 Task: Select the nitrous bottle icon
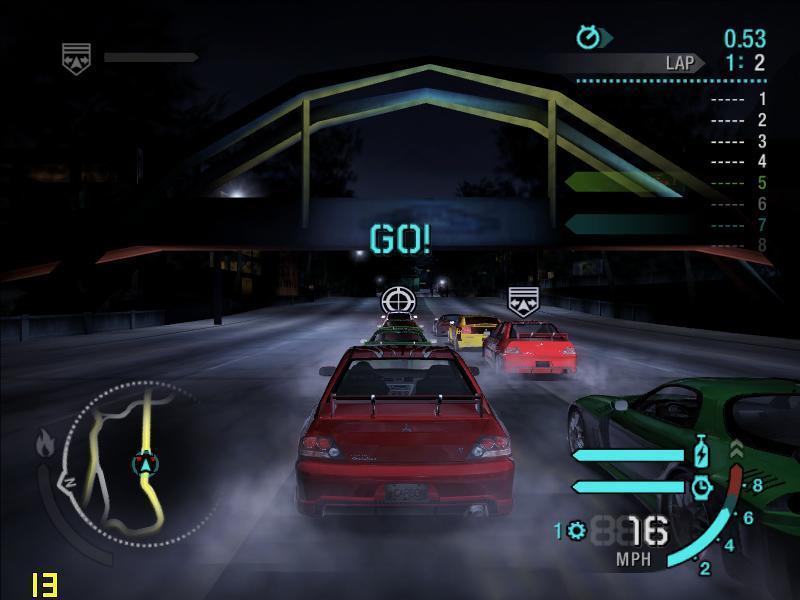coord(702,454)
